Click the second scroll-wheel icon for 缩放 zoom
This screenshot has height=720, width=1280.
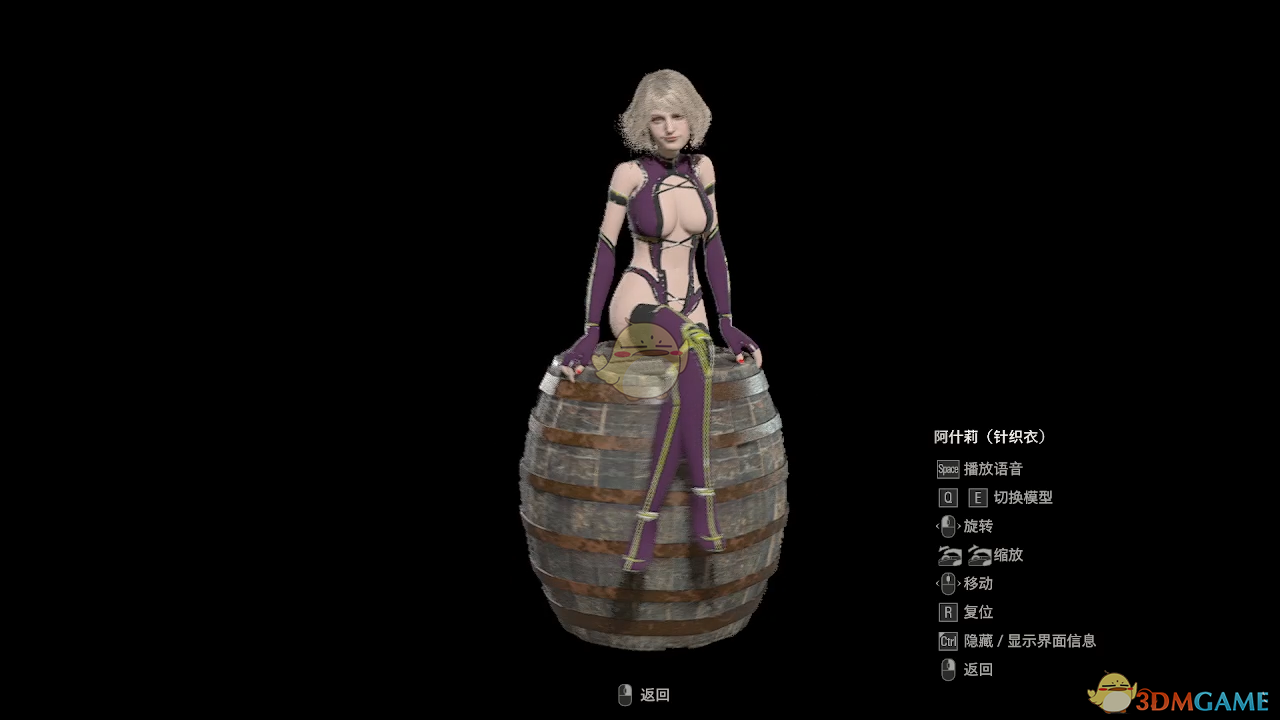click(x=979, y=555)
